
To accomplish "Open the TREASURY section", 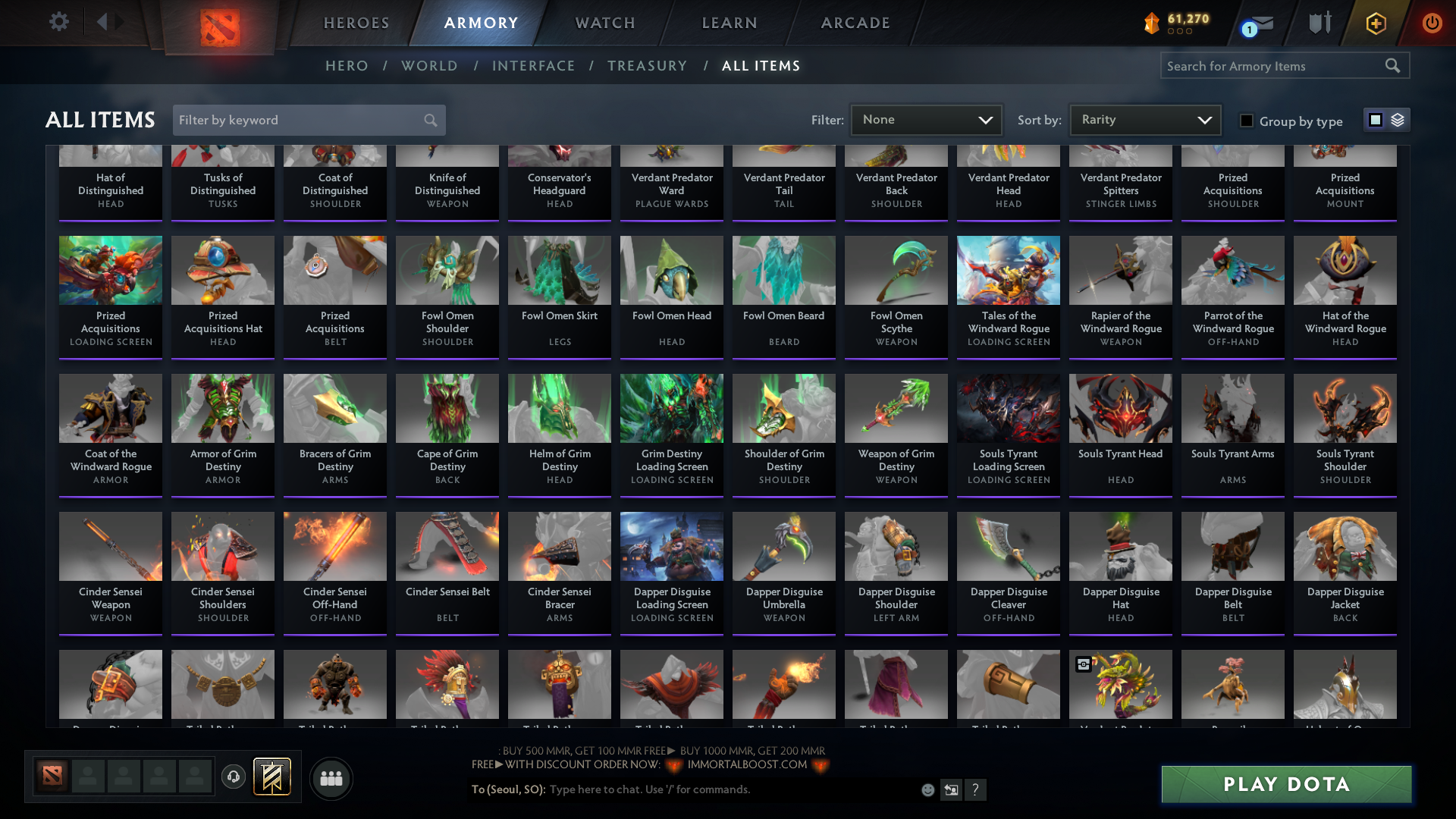I will click(647, 66).
